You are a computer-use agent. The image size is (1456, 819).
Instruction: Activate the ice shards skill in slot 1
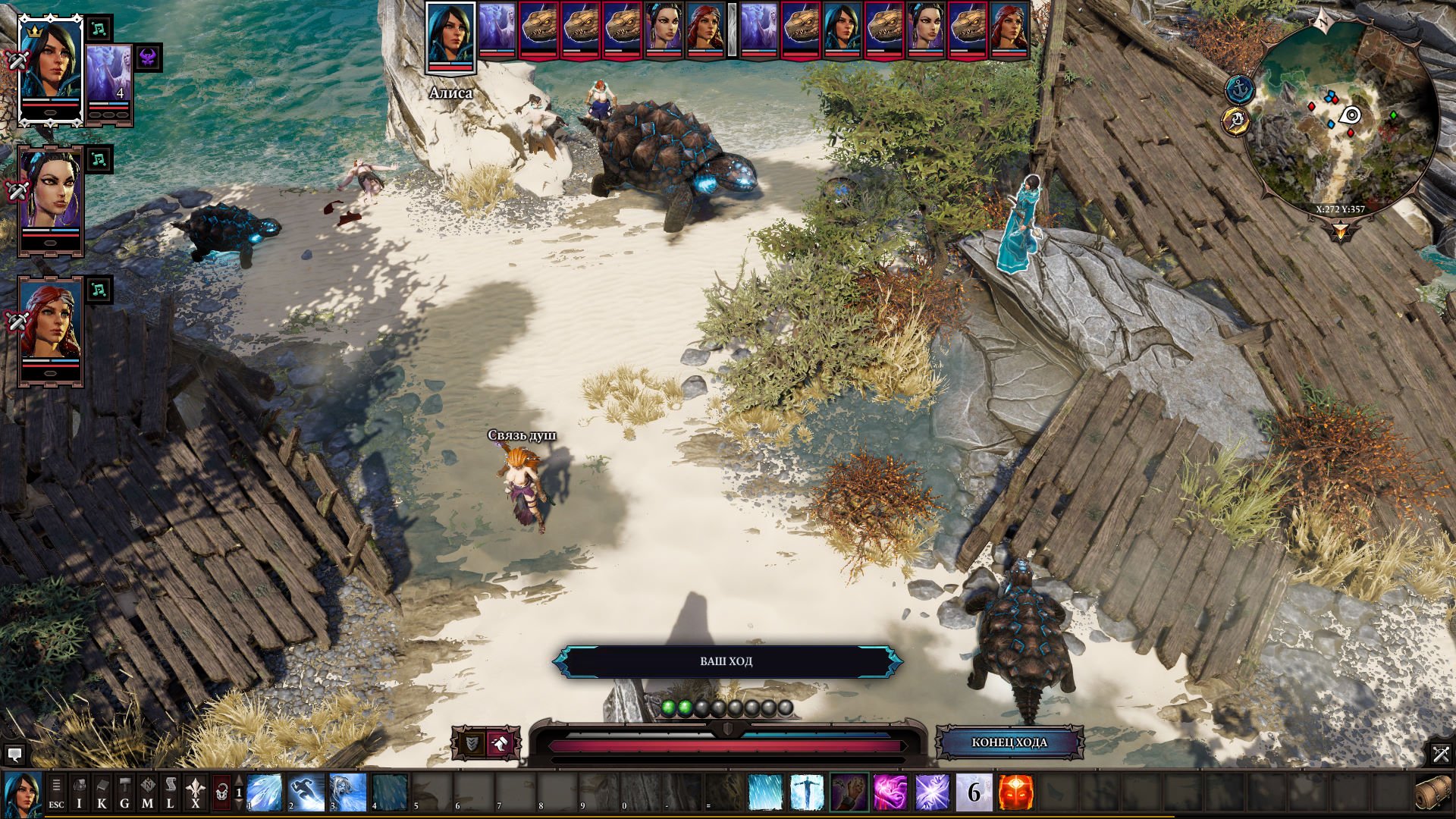pos(265,792)
